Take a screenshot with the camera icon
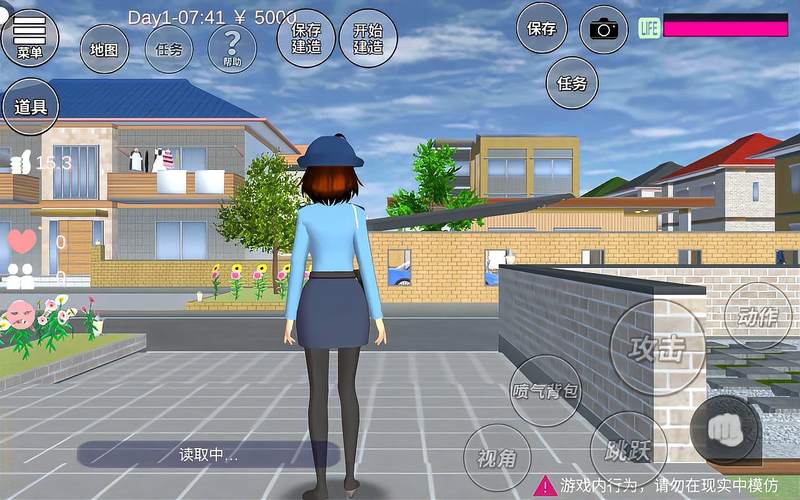Screen dimensions: 800x500 604,29
